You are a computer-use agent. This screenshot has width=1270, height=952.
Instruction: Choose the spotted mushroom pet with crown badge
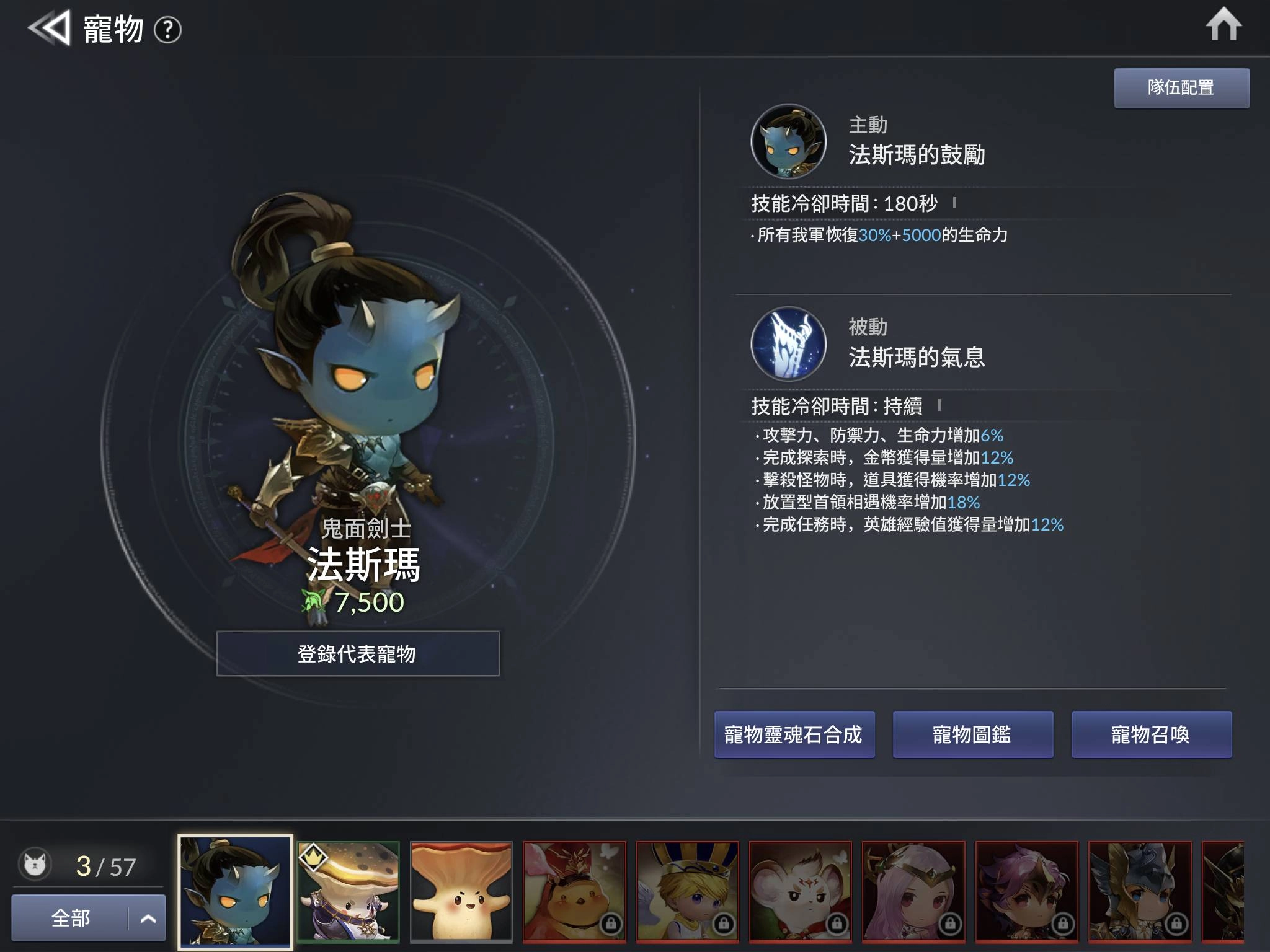(348, 891)
